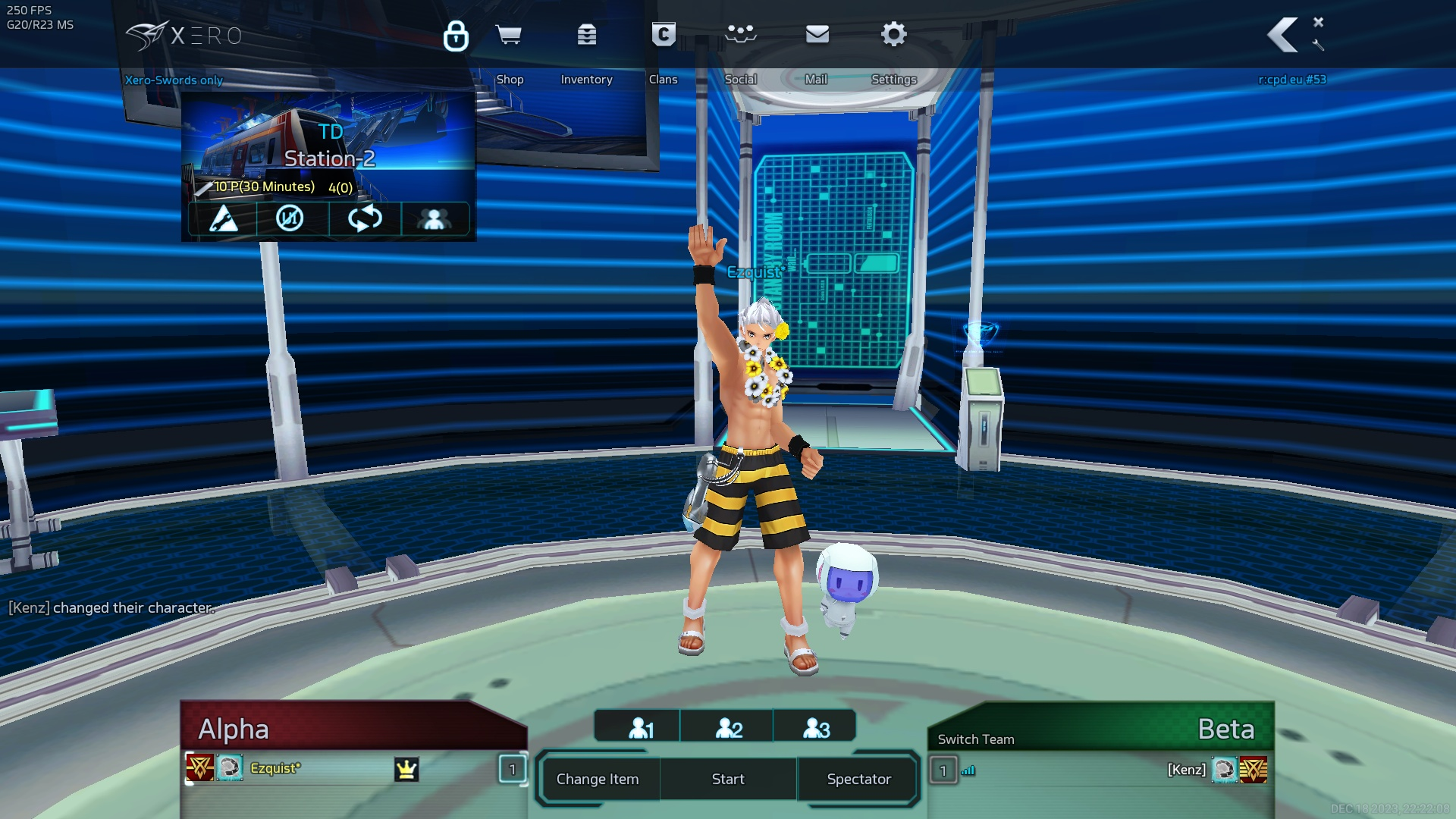Screen dimensions: 1456x819
Task: Click Switch Team to join Beta
Action: click(975, 739)
